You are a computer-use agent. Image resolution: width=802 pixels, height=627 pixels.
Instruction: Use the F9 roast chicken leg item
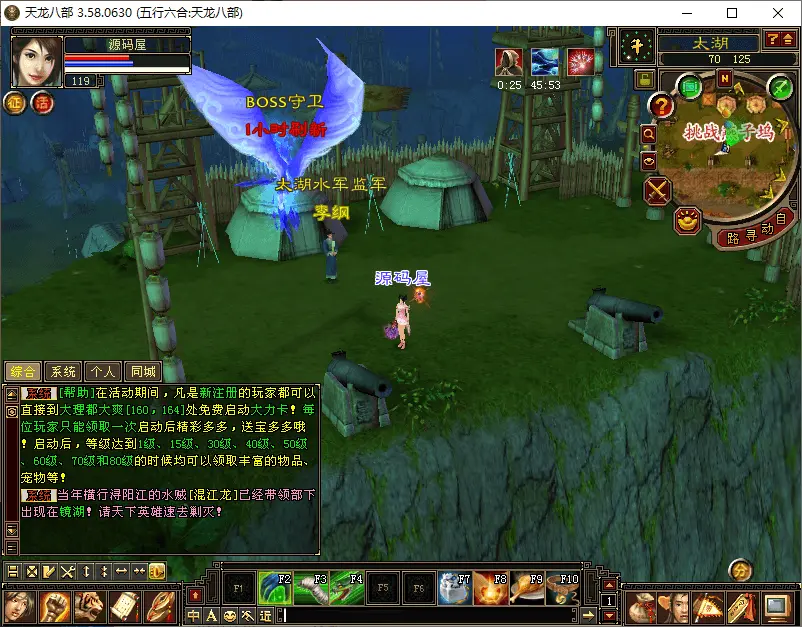(526, 588)
